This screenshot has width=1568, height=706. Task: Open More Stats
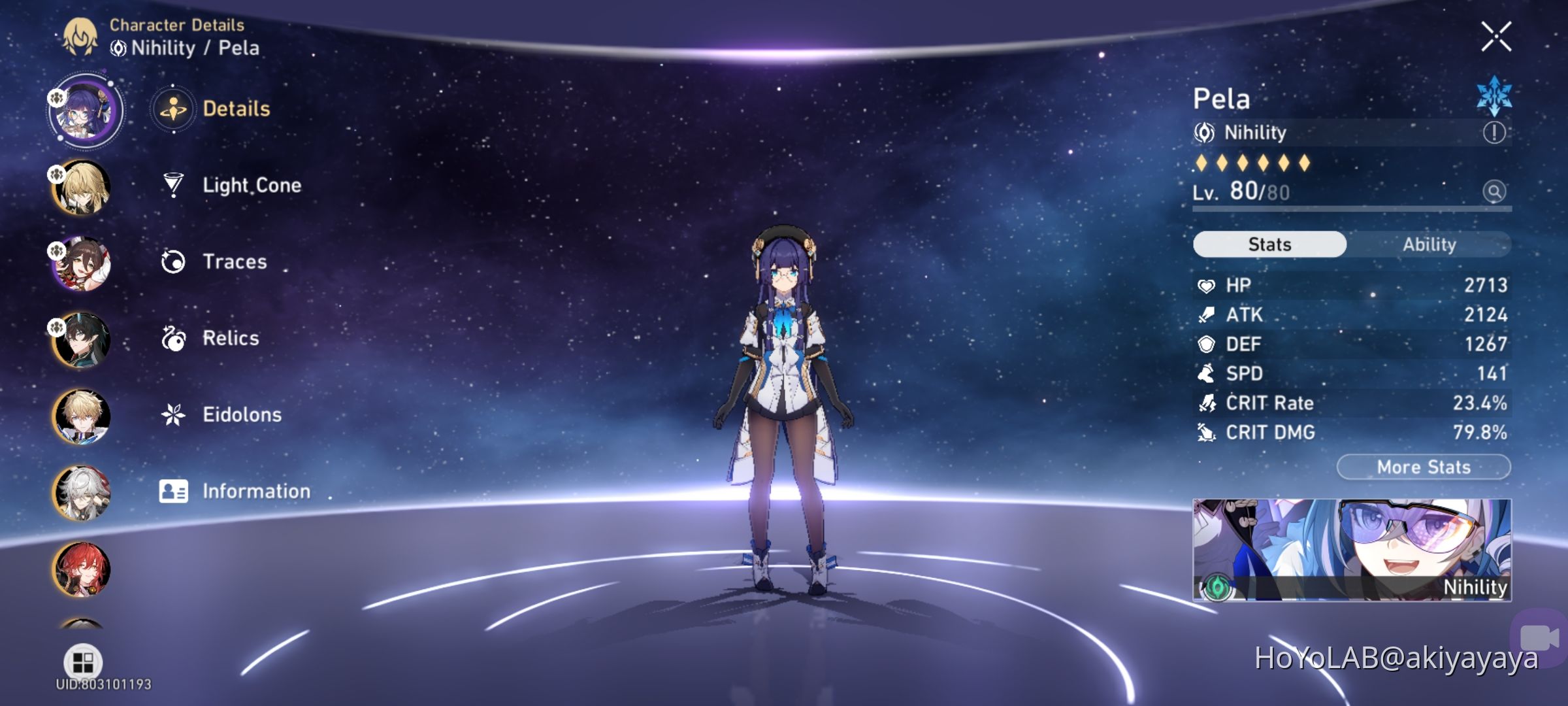point(1423,466)
